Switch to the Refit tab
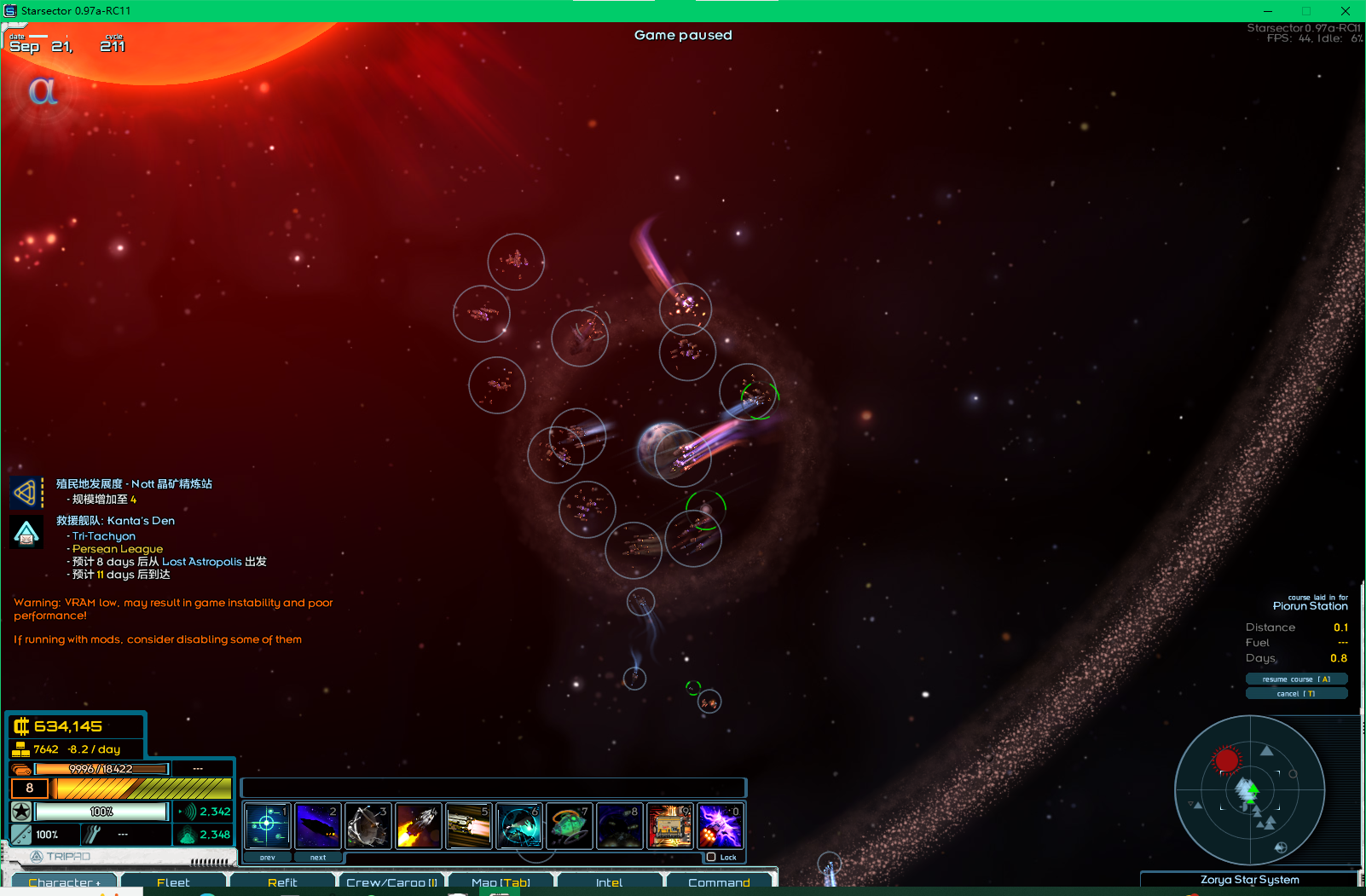Image resolution: width=1366 pixels, height=896 pixels. [282, 882]
